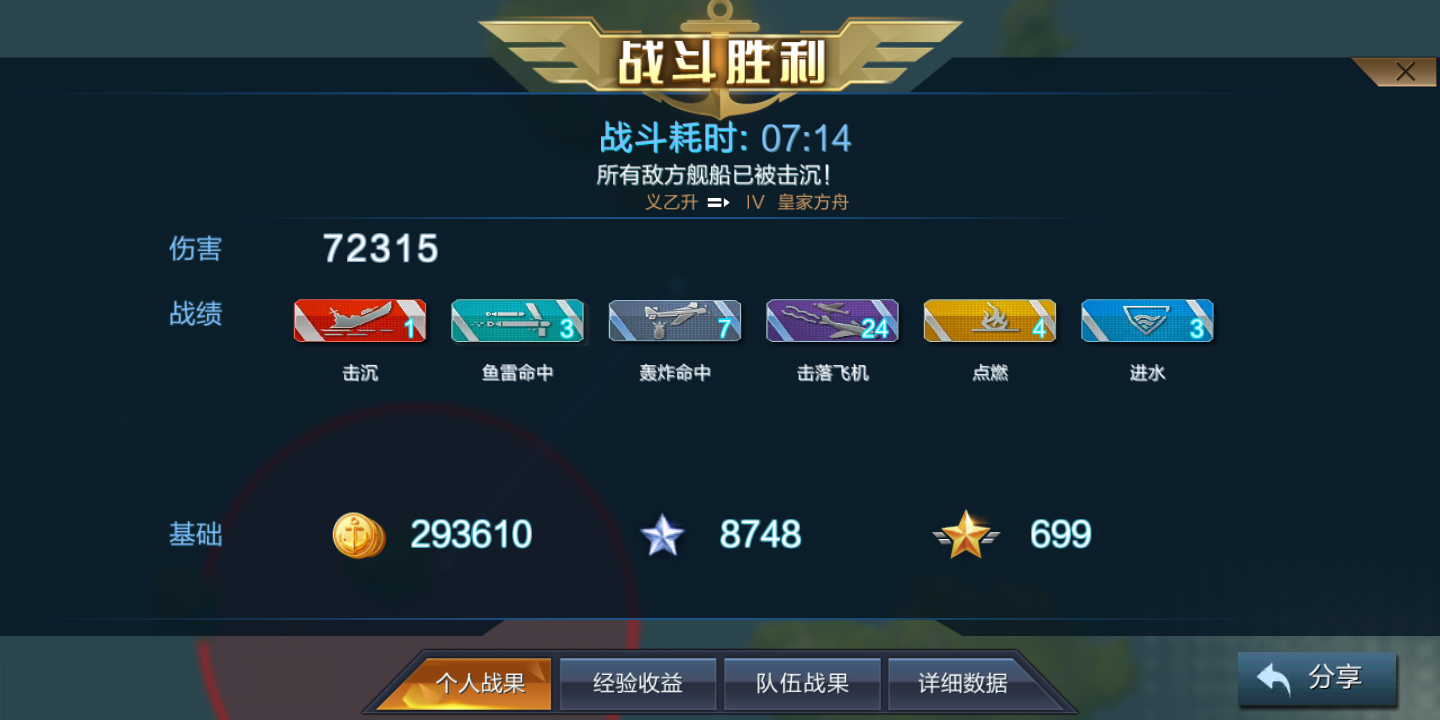The width and height of the screenshot is (1440, 720).
Task: Click the gold star free-experience icon
Action: tap(964, 535)
